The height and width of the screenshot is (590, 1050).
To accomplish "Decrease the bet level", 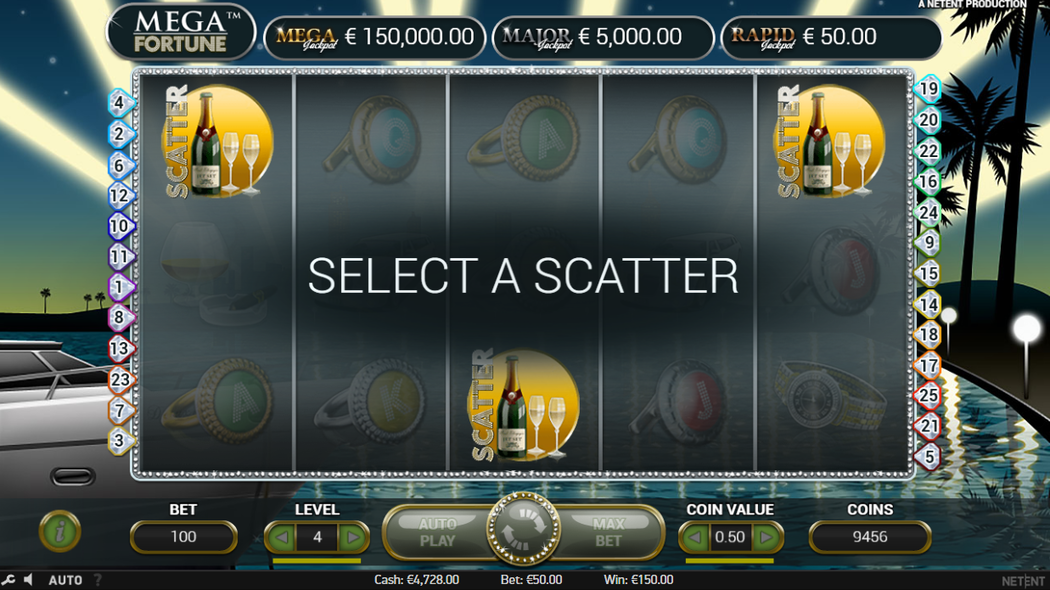I will point(282,538).
